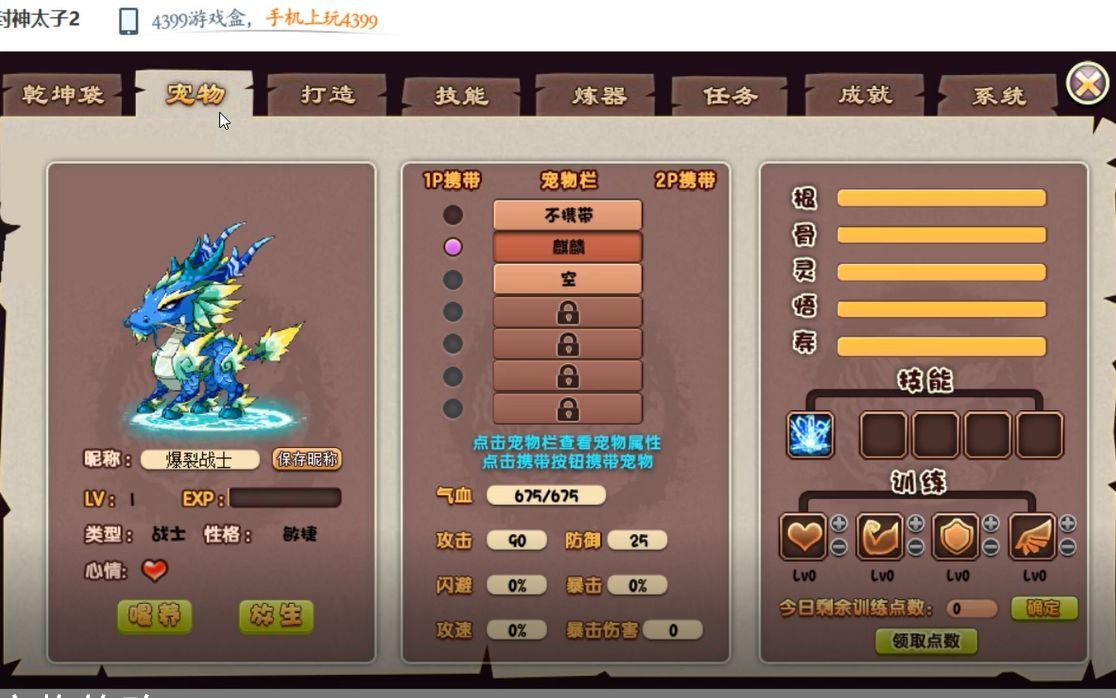Select the blue crystal pet skill icon
The image size is (1116, 698).
click(810, 435)
